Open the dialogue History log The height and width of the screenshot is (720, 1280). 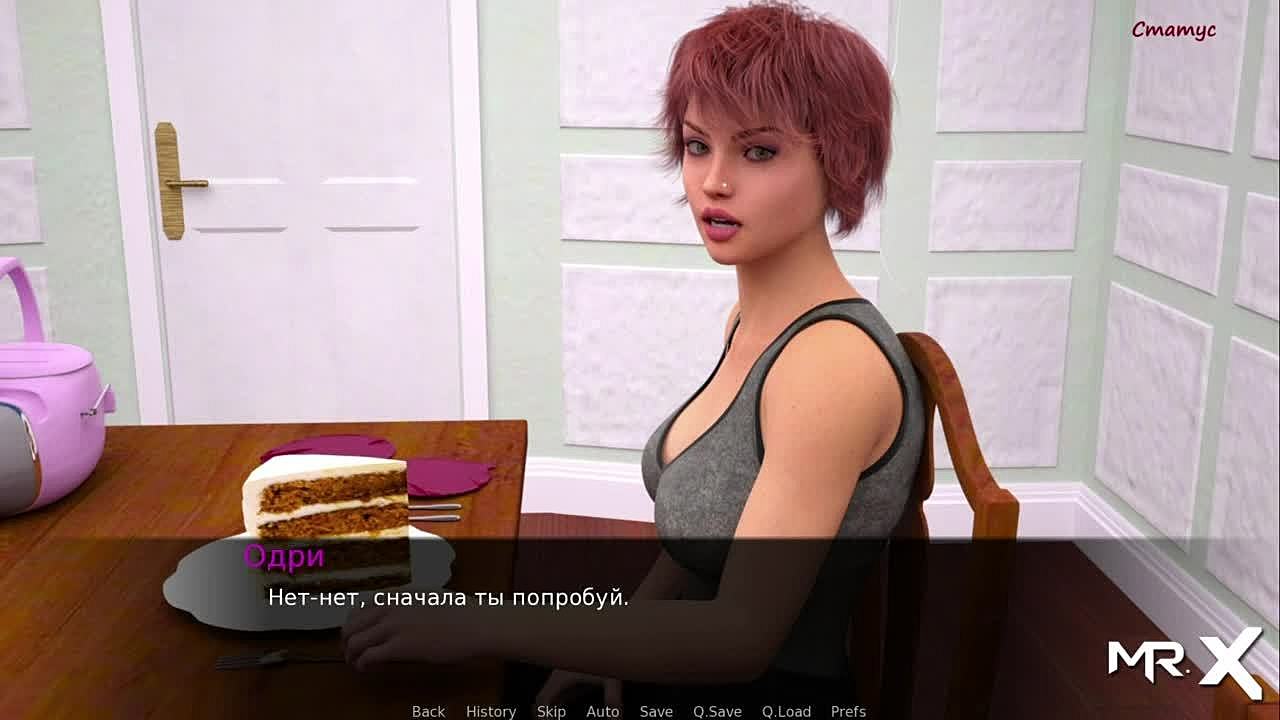point(490,711)
